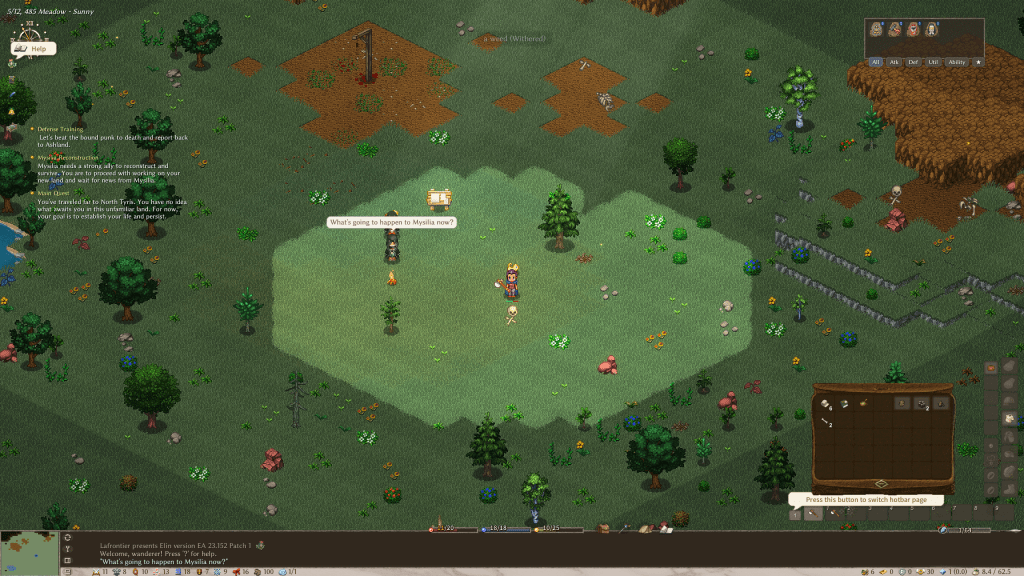
Task: Select the All filter tab
Action: (x=876, y=62)
